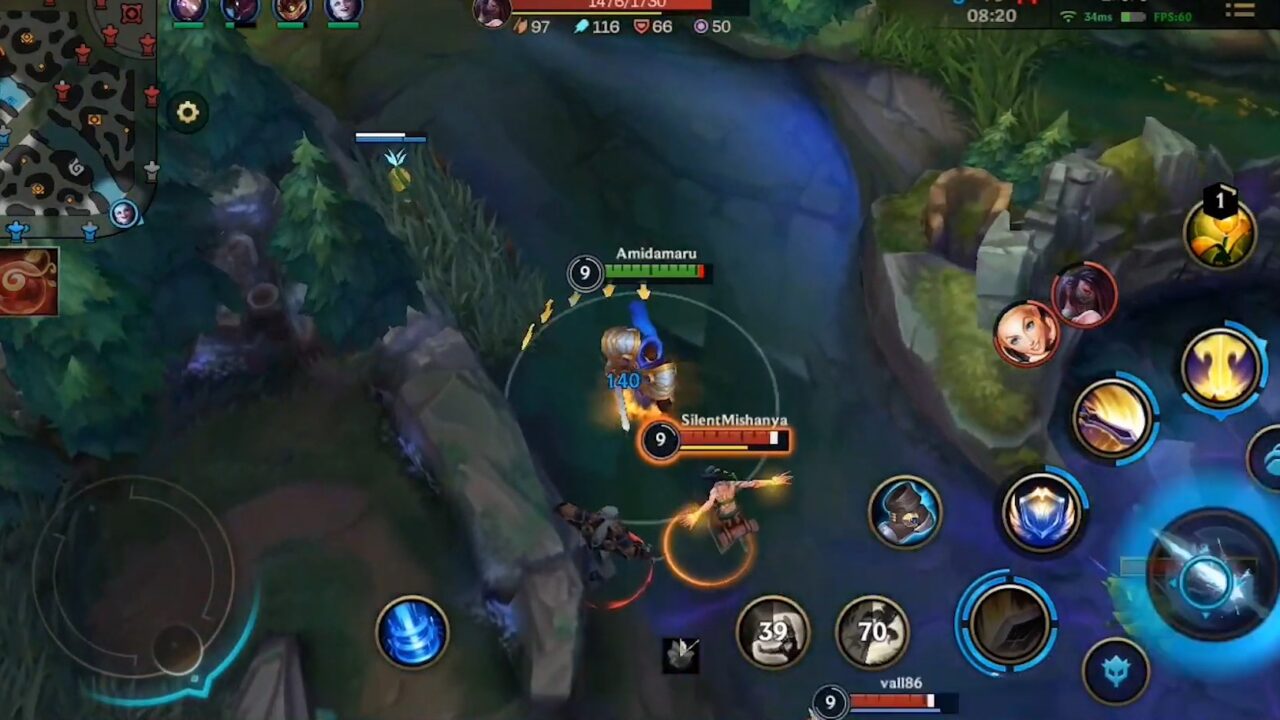The width and height of the screenshot is (1280, 720).
Task: Open the in-game settings gear
Action: 187,112
